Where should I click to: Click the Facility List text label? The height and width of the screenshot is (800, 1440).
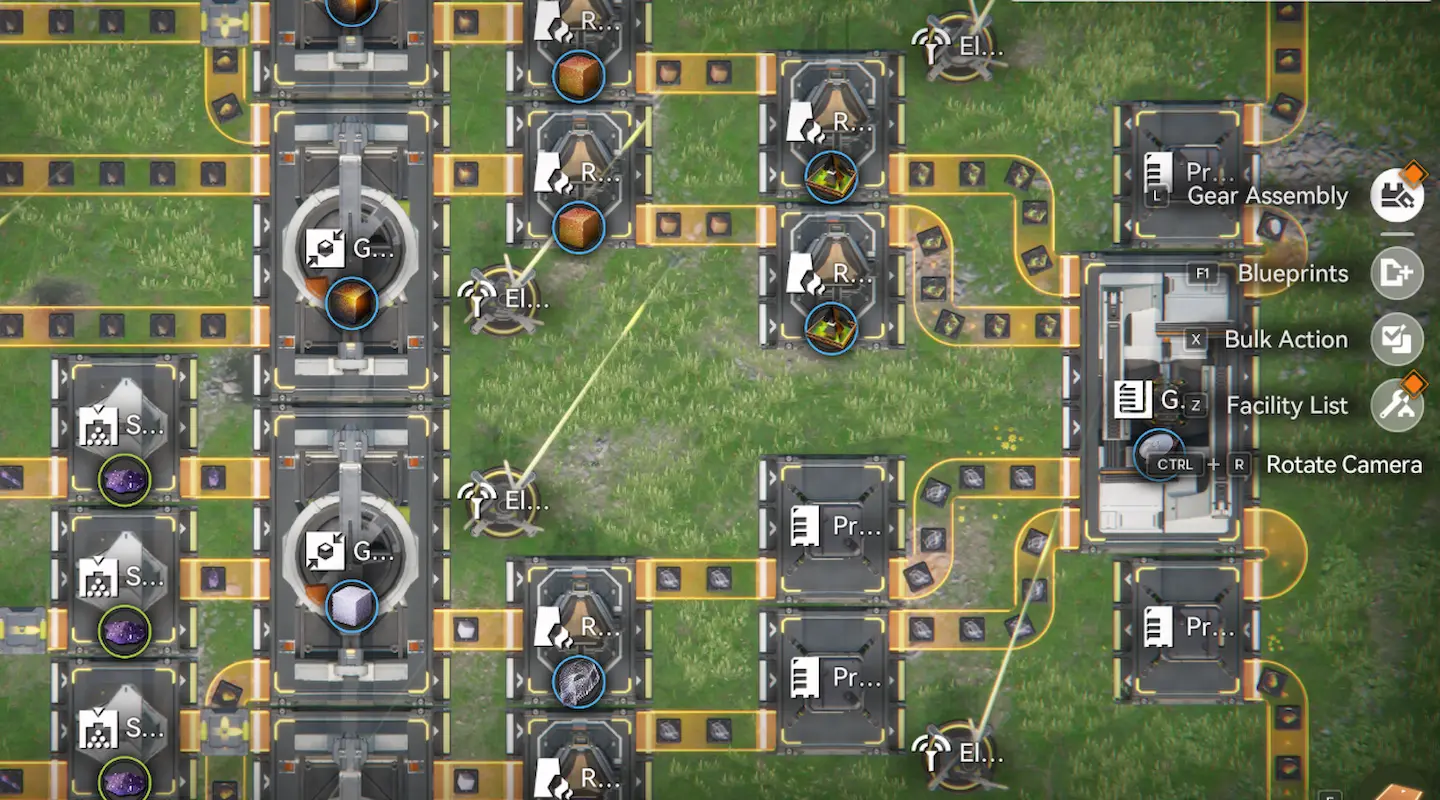tap(1285, 405)
